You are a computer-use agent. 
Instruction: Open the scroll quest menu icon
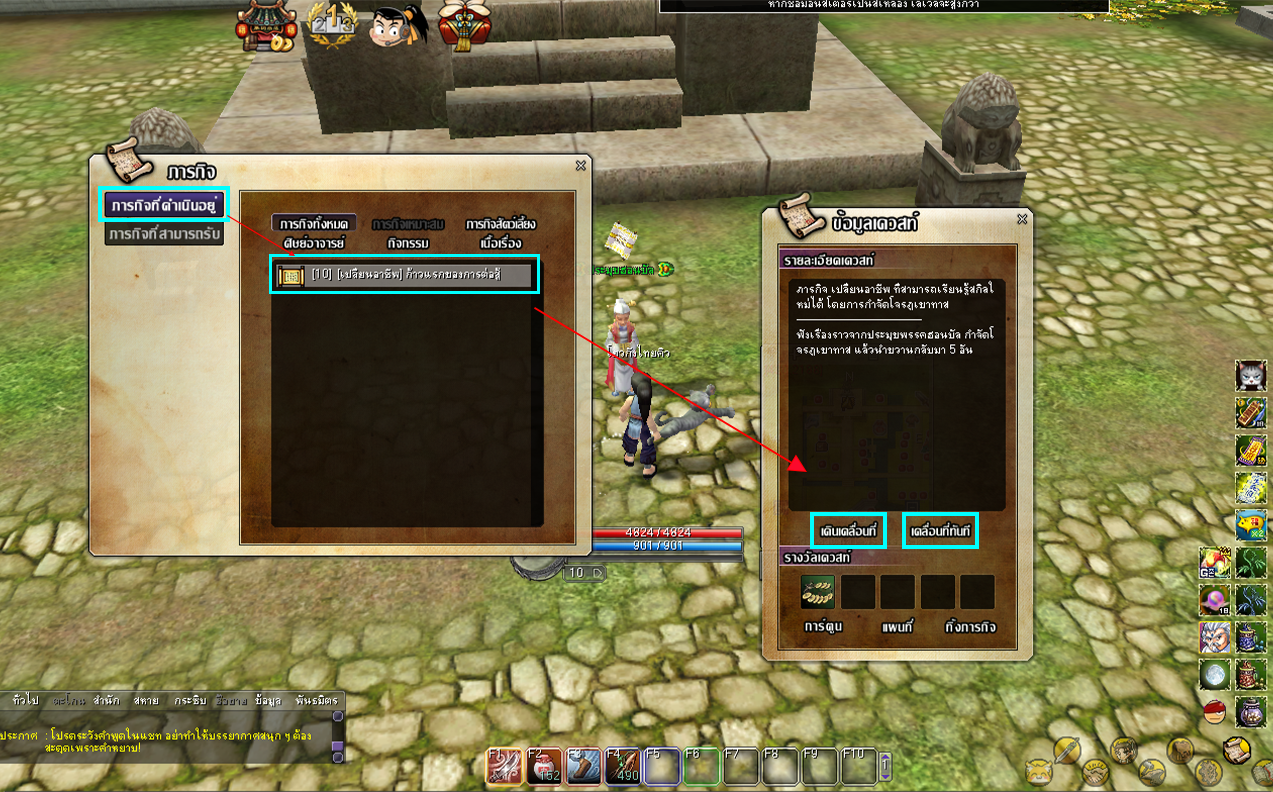point(1238,749)
